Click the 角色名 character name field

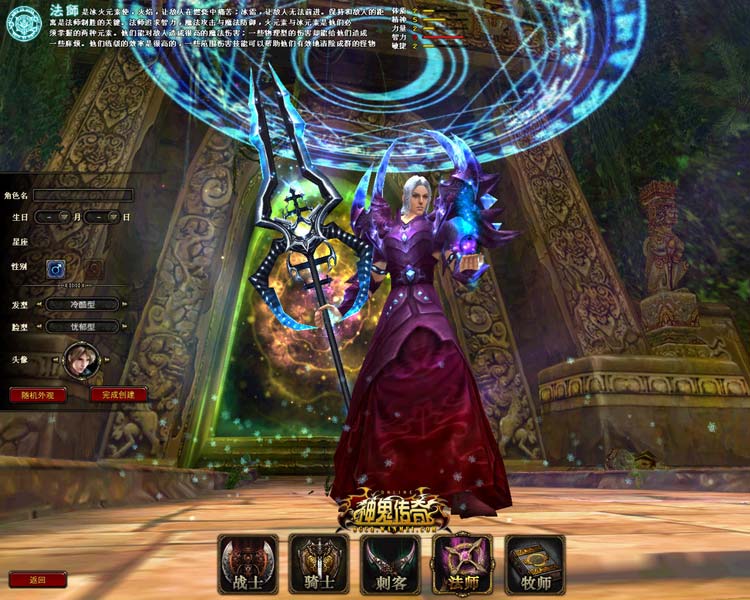82,195
